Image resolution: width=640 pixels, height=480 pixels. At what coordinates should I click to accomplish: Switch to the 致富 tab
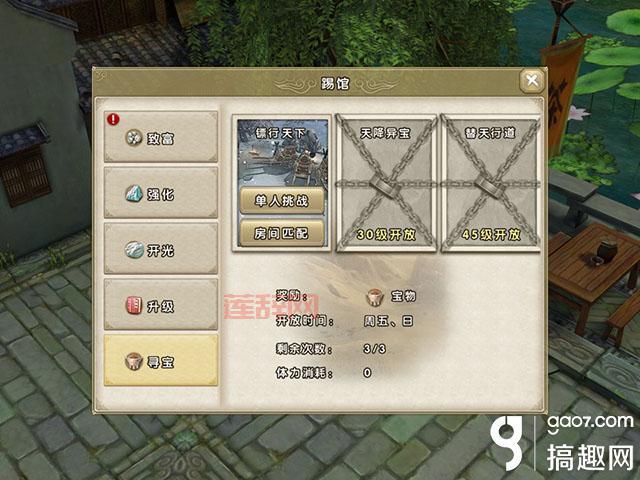[x=161, y=138]
